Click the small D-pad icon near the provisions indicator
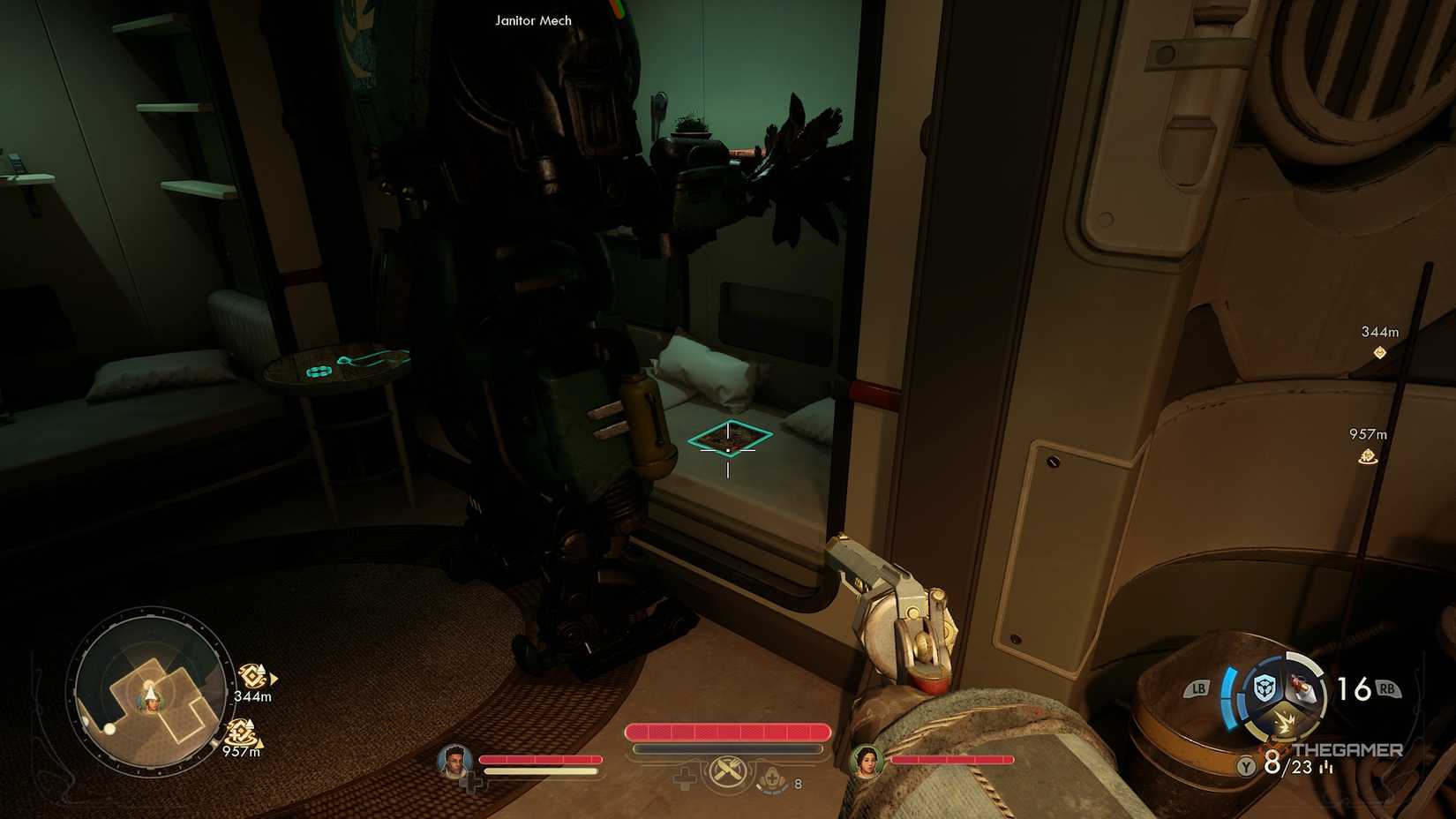Viewport: 1456px width, 819px height. 684,778
